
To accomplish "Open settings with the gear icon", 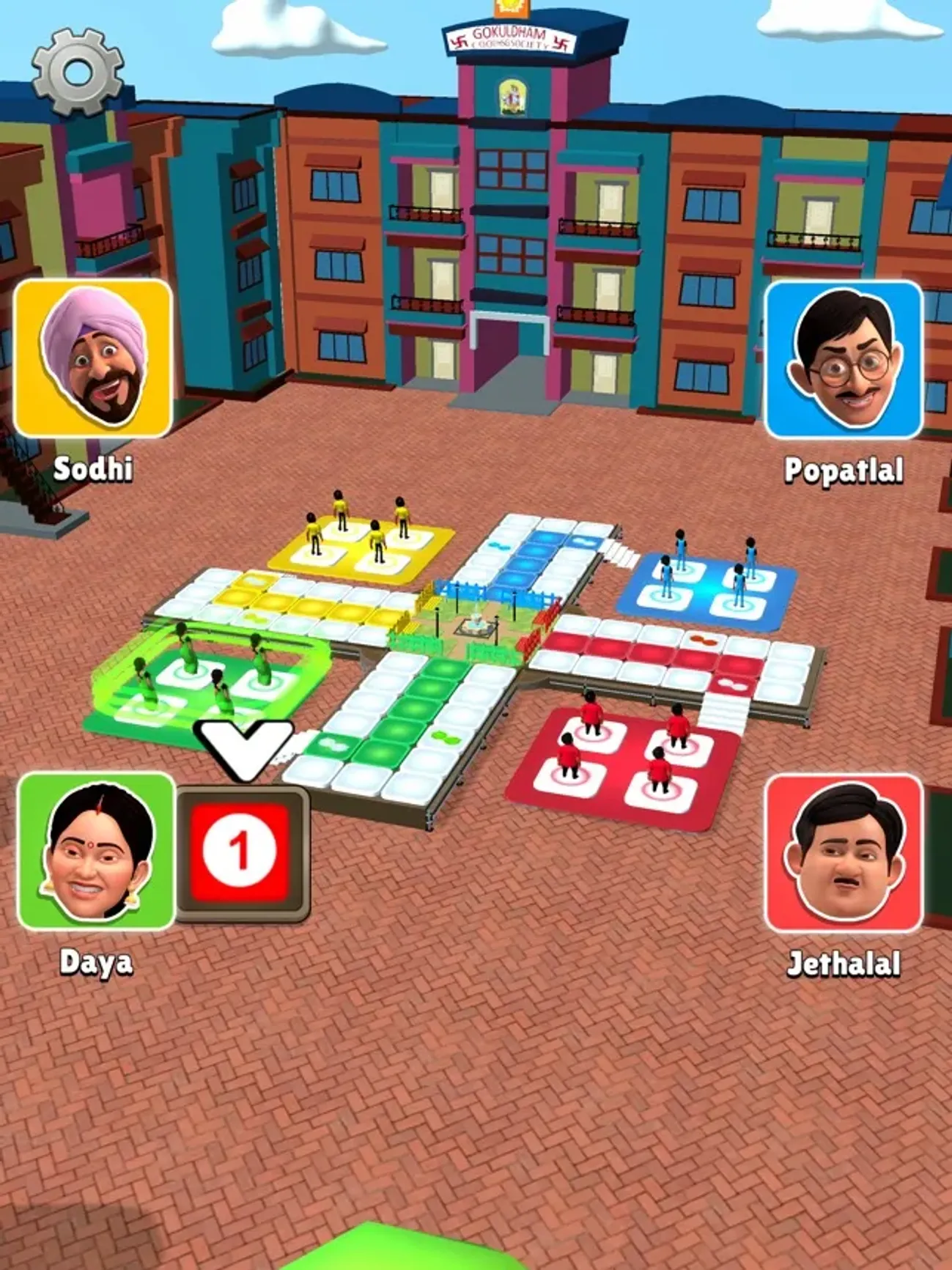I will pos(77,71).
